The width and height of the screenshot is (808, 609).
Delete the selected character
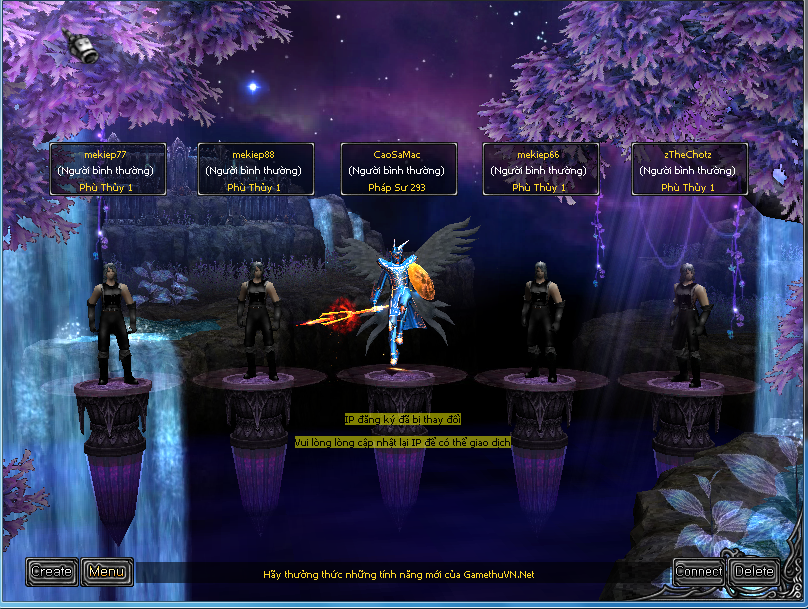(x=753, y=572)
